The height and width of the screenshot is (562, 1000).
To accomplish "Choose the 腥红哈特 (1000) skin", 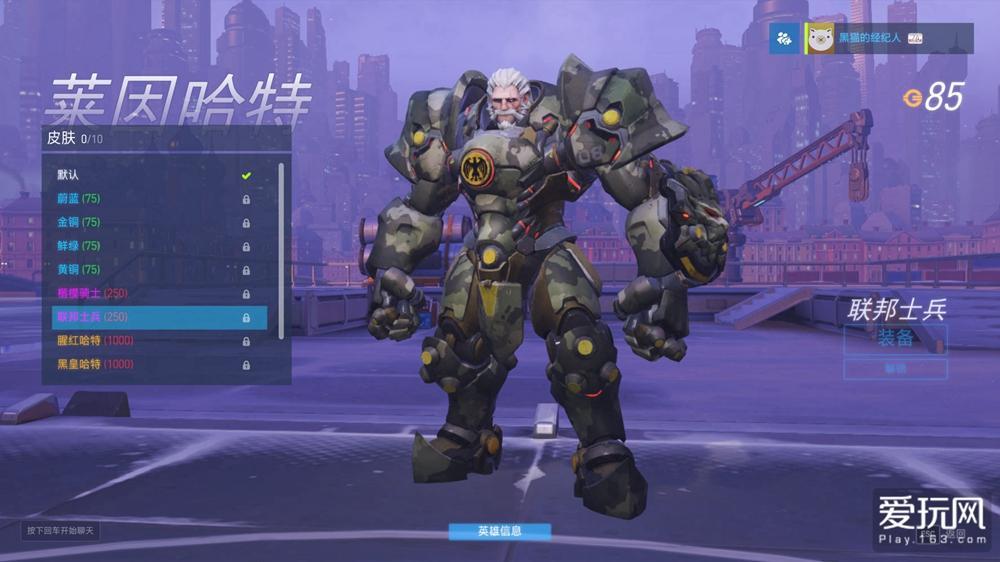I will point(155,340).
